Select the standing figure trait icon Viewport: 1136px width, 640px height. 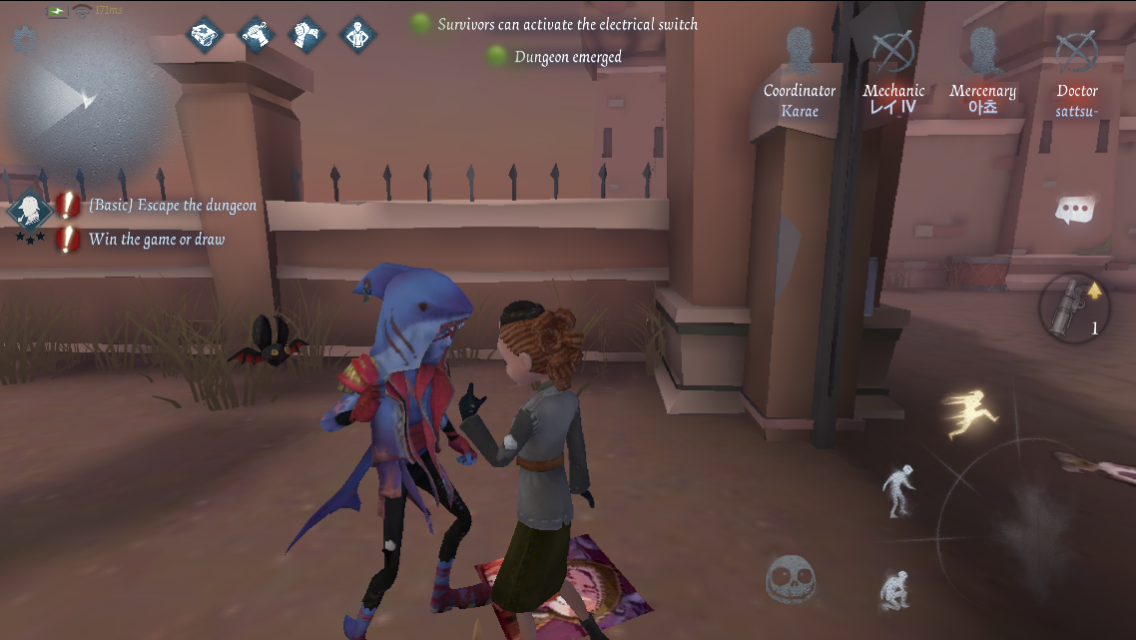[358, 35]
